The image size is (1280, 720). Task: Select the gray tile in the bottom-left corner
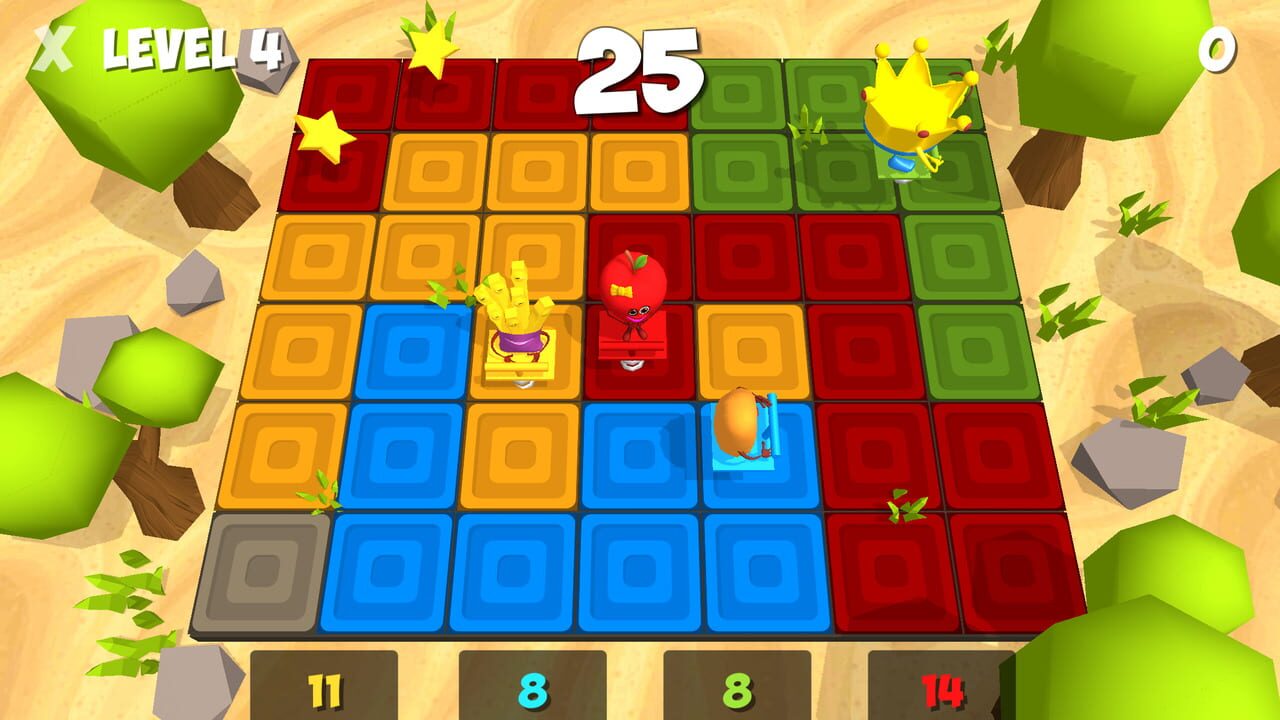257,570
